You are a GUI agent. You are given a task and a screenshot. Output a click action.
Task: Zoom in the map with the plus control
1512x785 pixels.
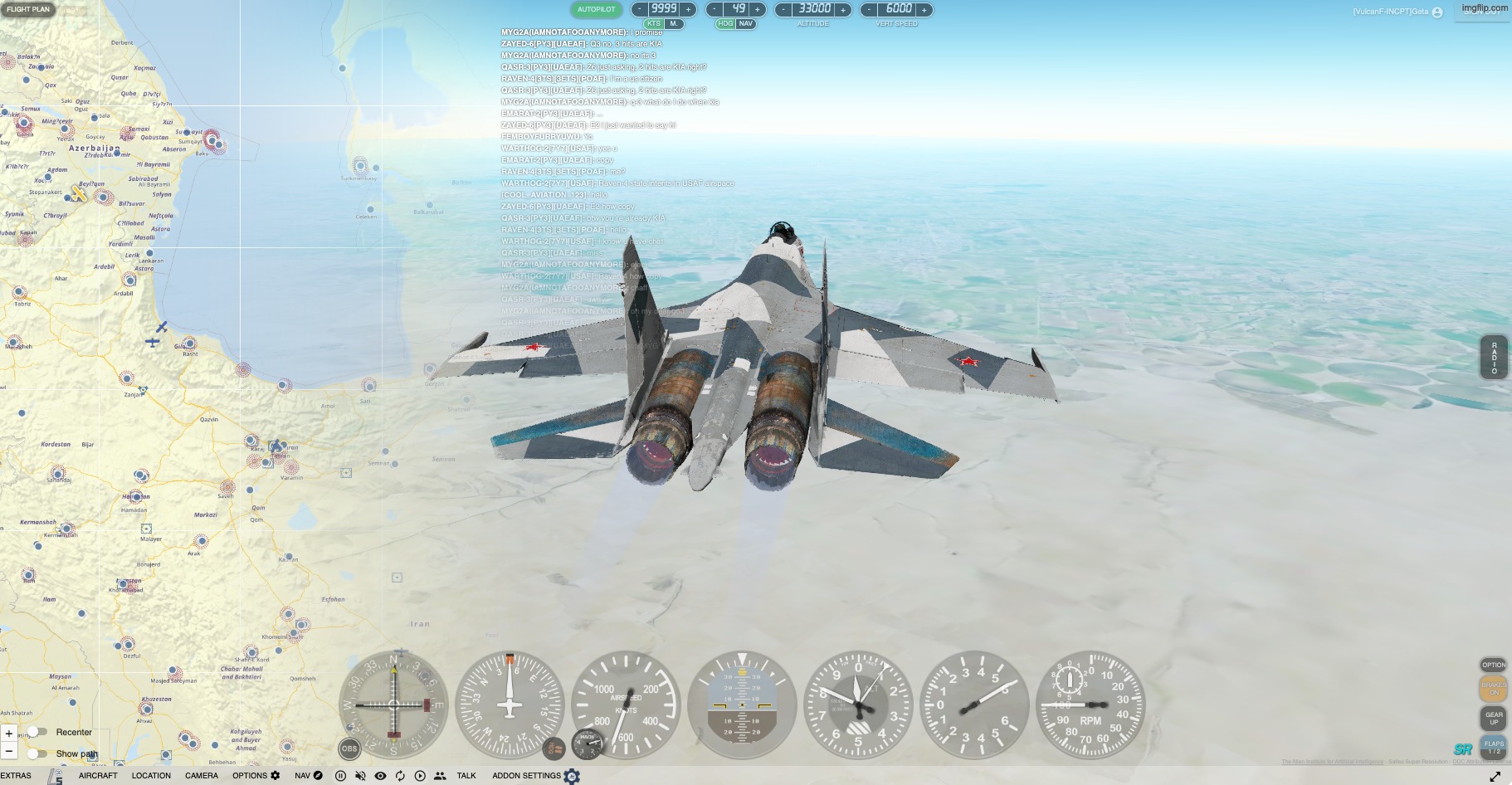(9, 734)
